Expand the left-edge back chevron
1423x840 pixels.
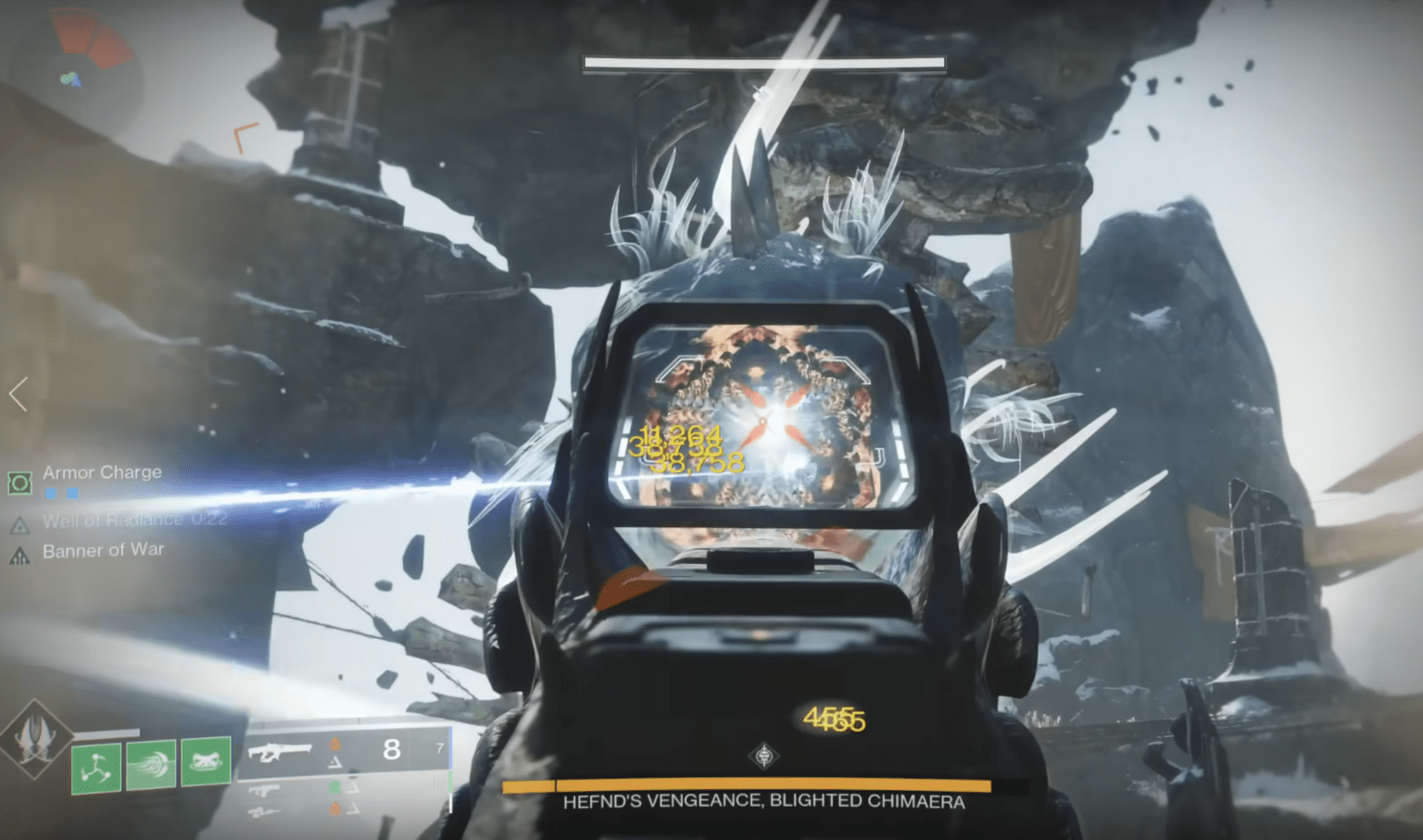click(17, 394)
